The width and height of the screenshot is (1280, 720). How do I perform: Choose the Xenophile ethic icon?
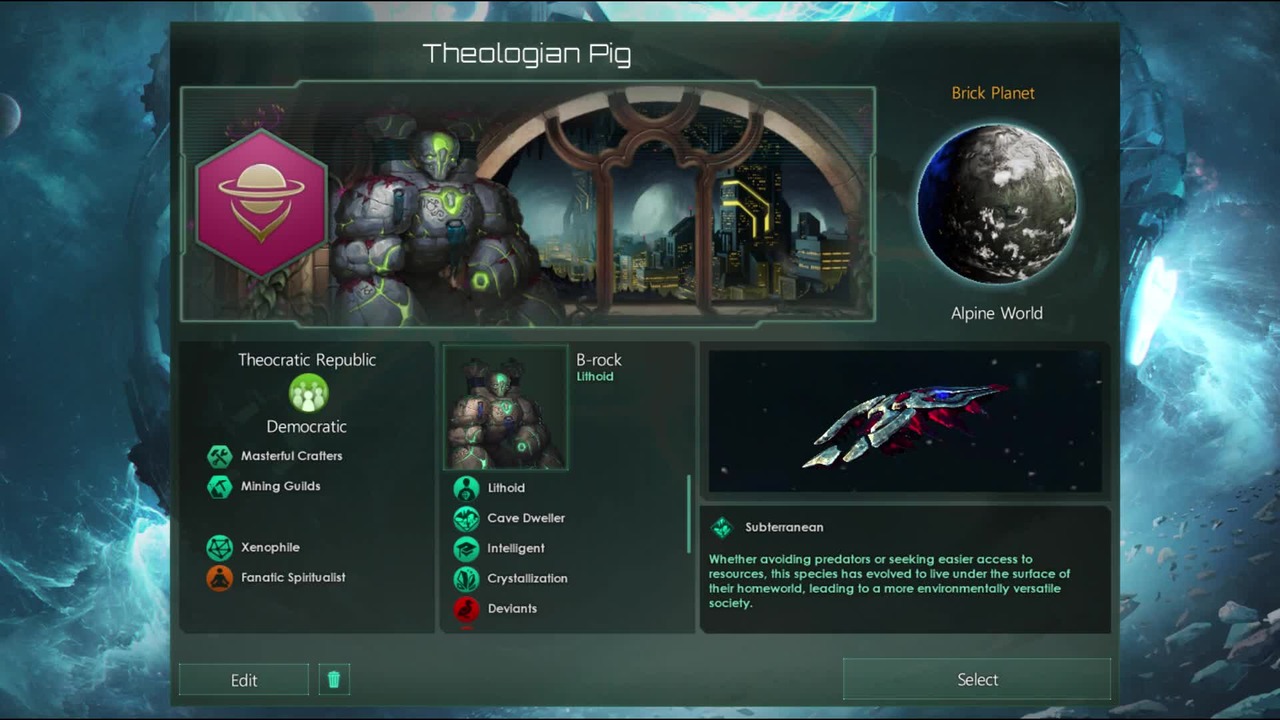pos(219,547)
